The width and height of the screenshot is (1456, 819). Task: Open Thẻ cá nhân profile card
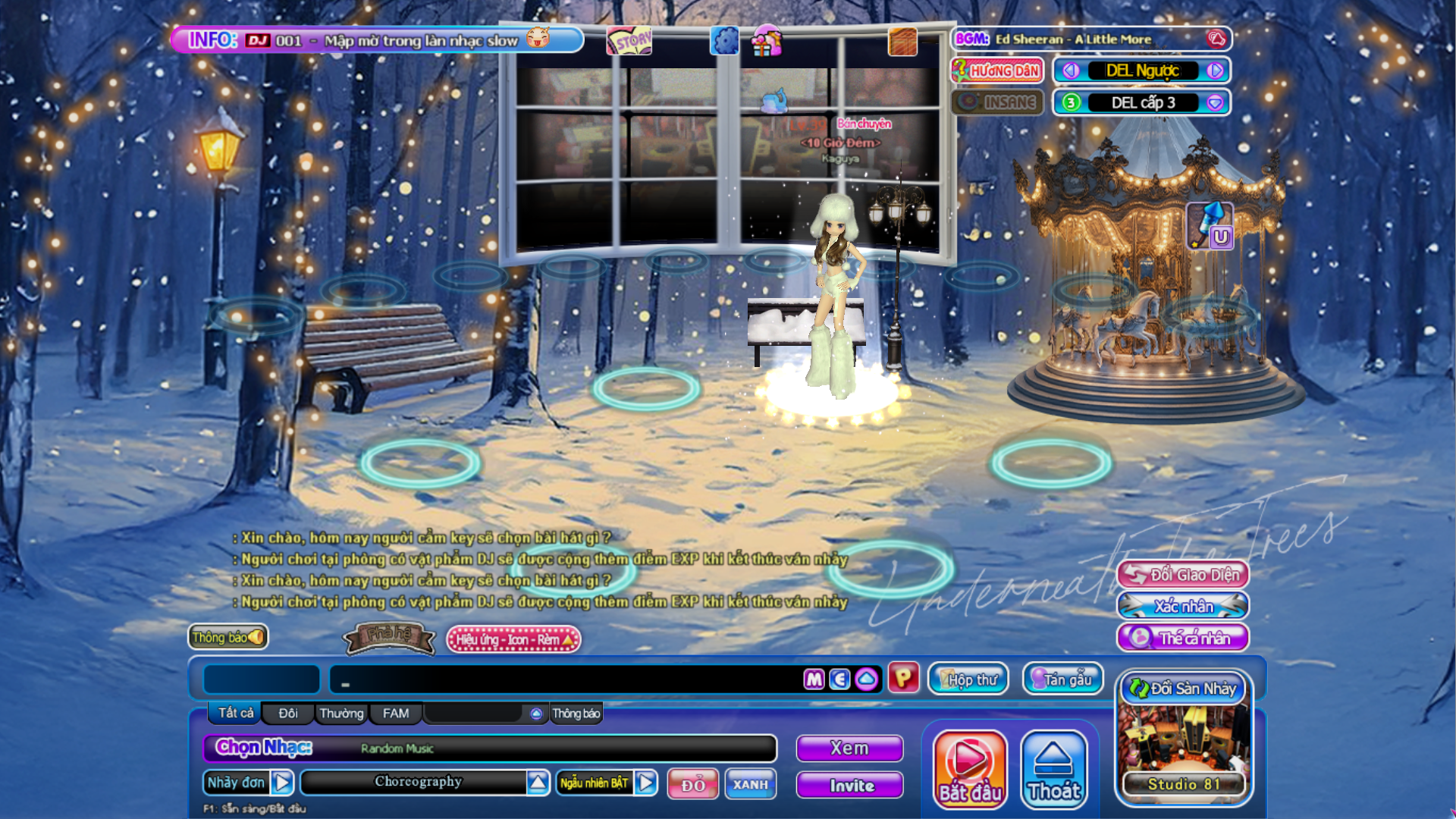[x=1183, y=638]
